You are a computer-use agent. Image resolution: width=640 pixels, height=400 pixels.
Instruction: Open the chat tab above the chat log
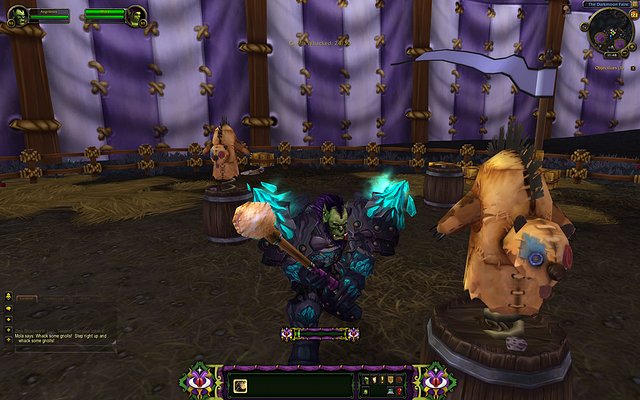click(26, 298)
